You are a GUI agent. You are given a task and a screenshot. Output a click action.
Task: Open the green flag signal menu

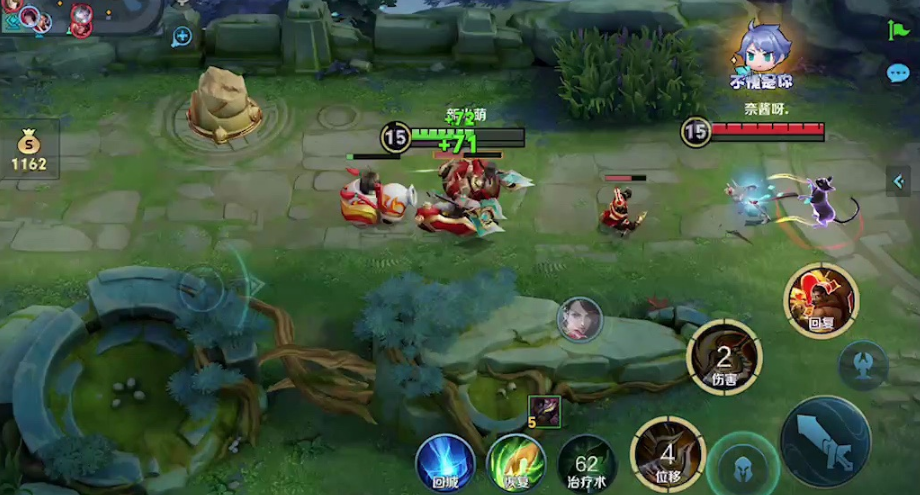point(896,30)
